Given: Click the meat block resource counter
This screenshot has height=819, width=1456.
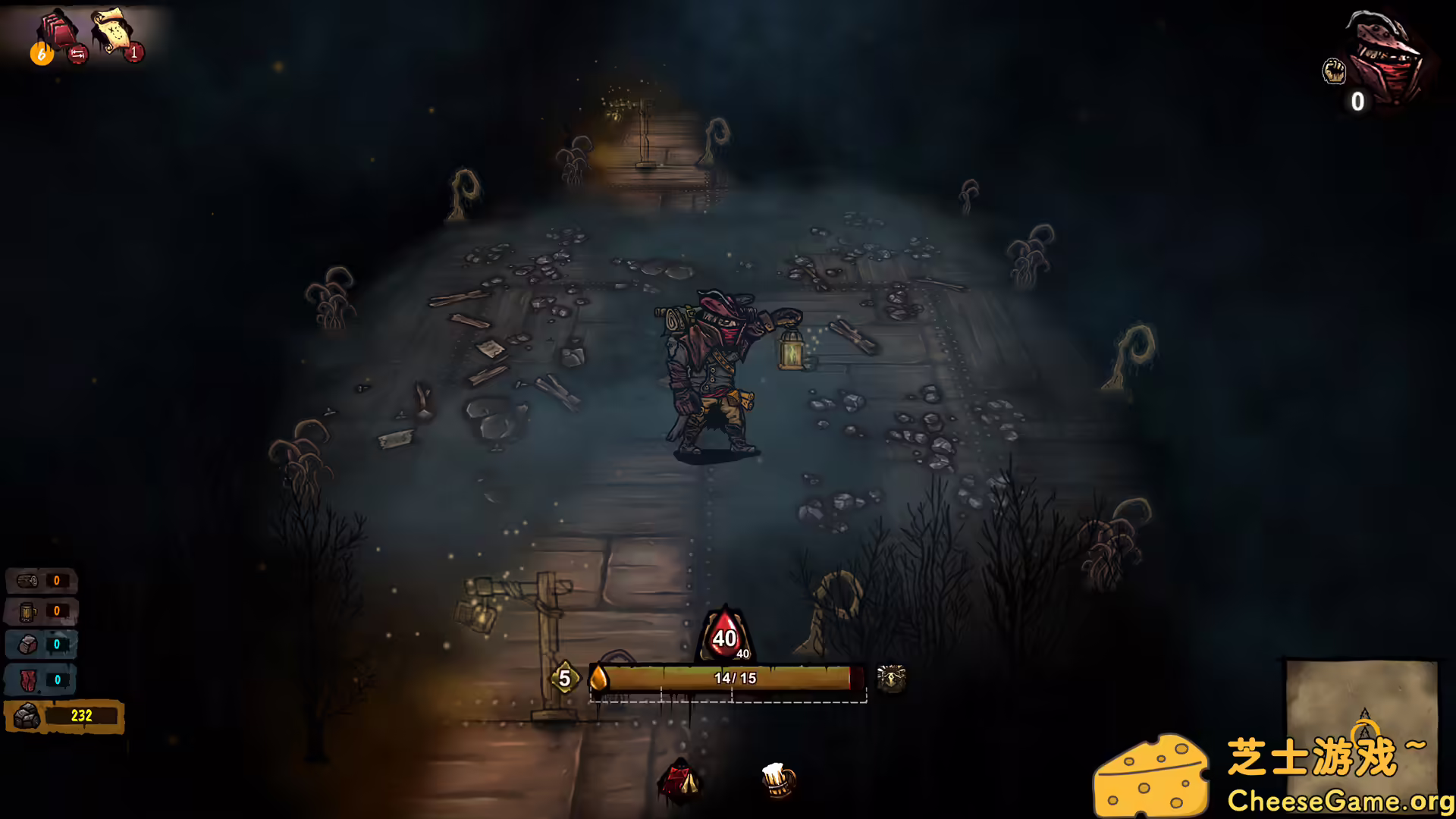Looking at the screenshot, I should coord(42,644).
